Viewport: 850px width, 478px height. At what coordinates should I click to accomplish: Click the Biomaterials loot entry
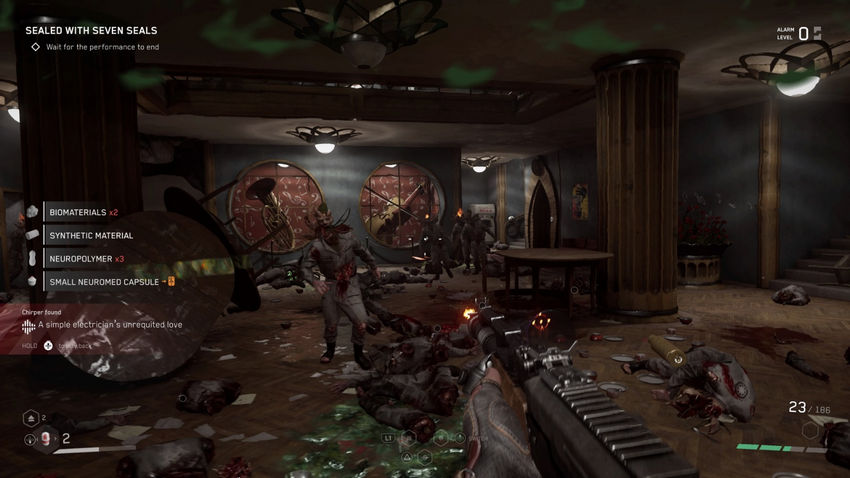tap(84, 212)
